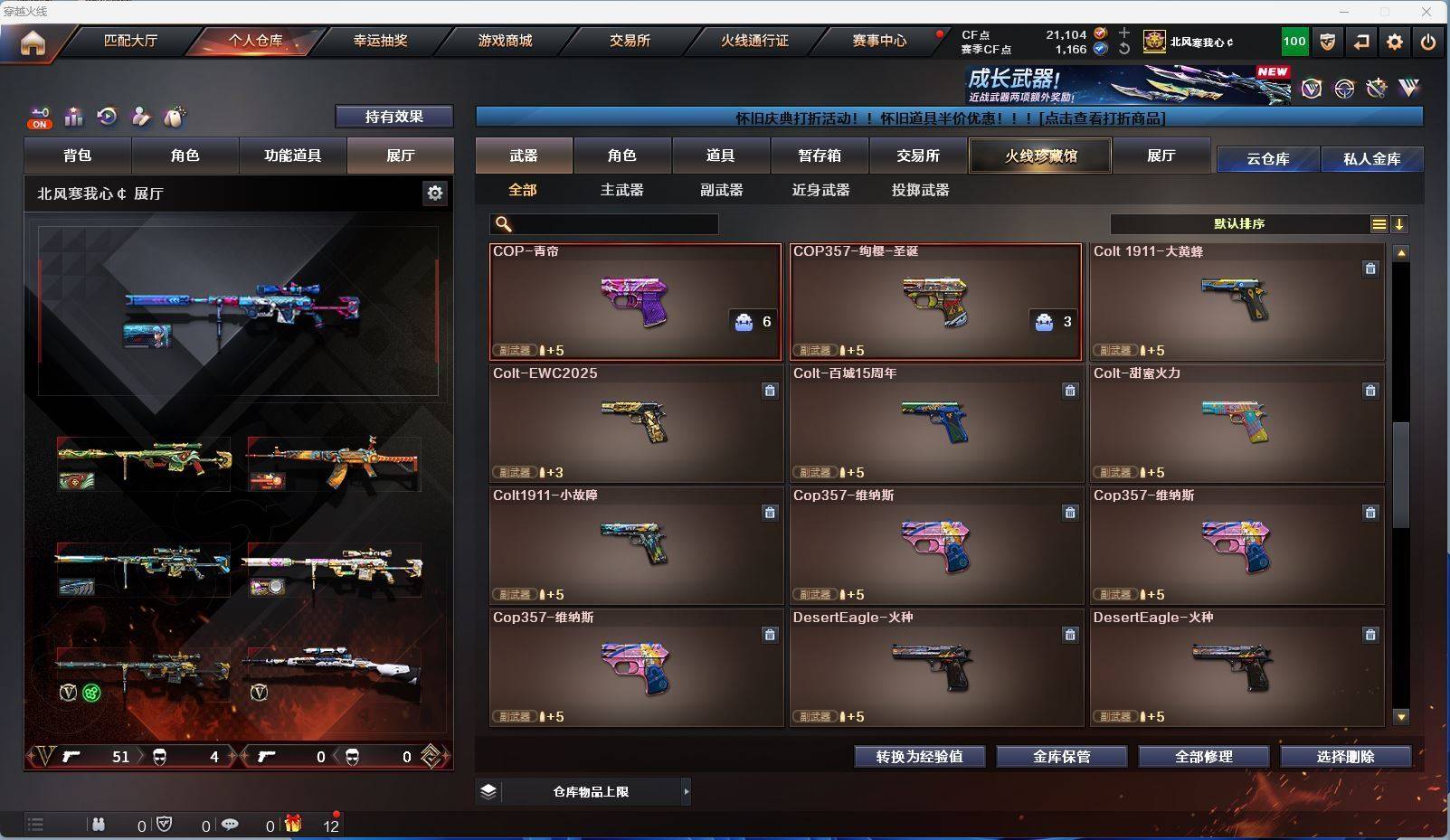Open settings with the top gear icon
Screen dimensions: 1450x840
tap(1395, 42)
